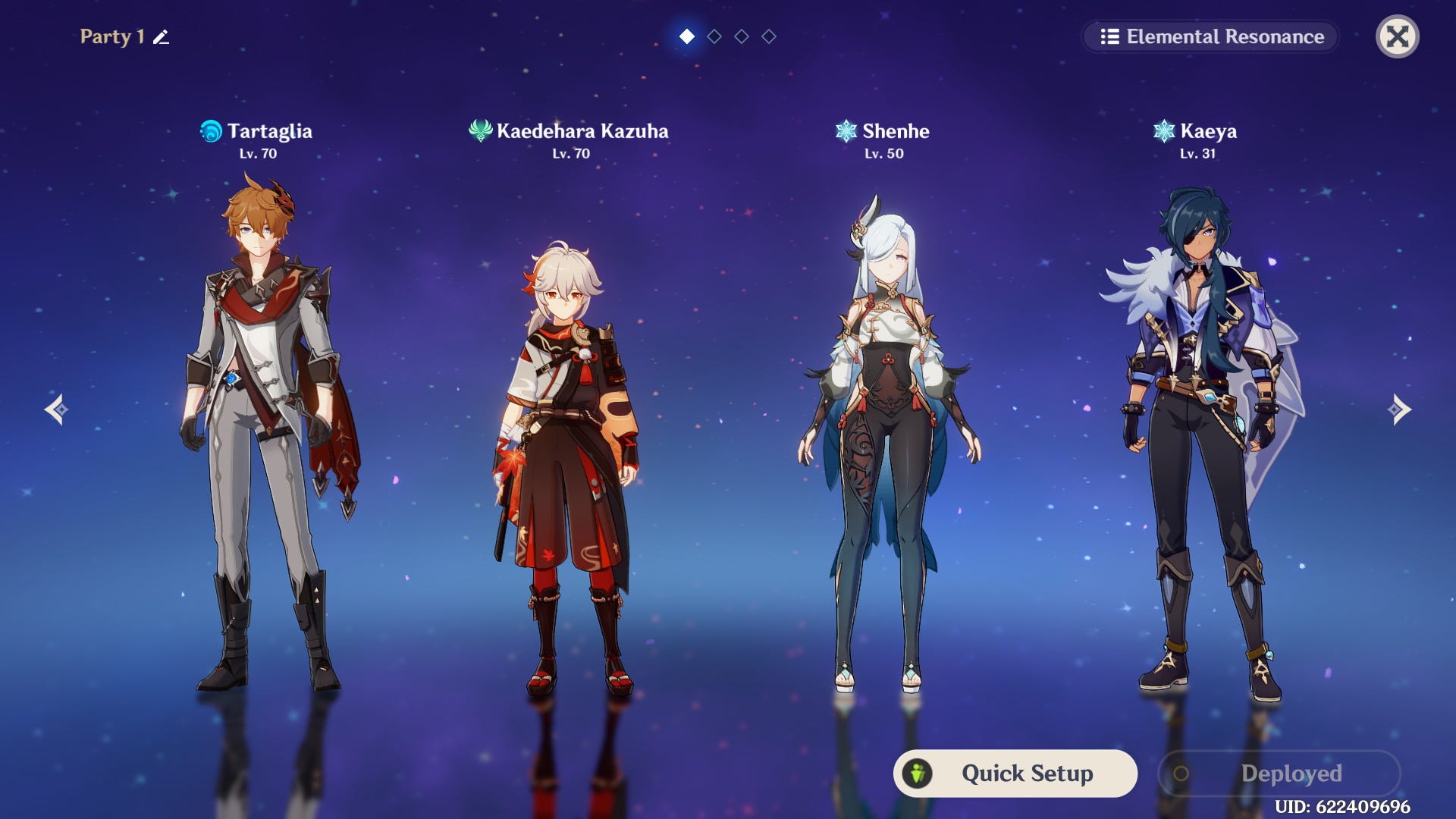1456x819 pixels.
Task: Click the Cryo snowflake icon next to Kaeya
Action: click(x=1166, y=130)
